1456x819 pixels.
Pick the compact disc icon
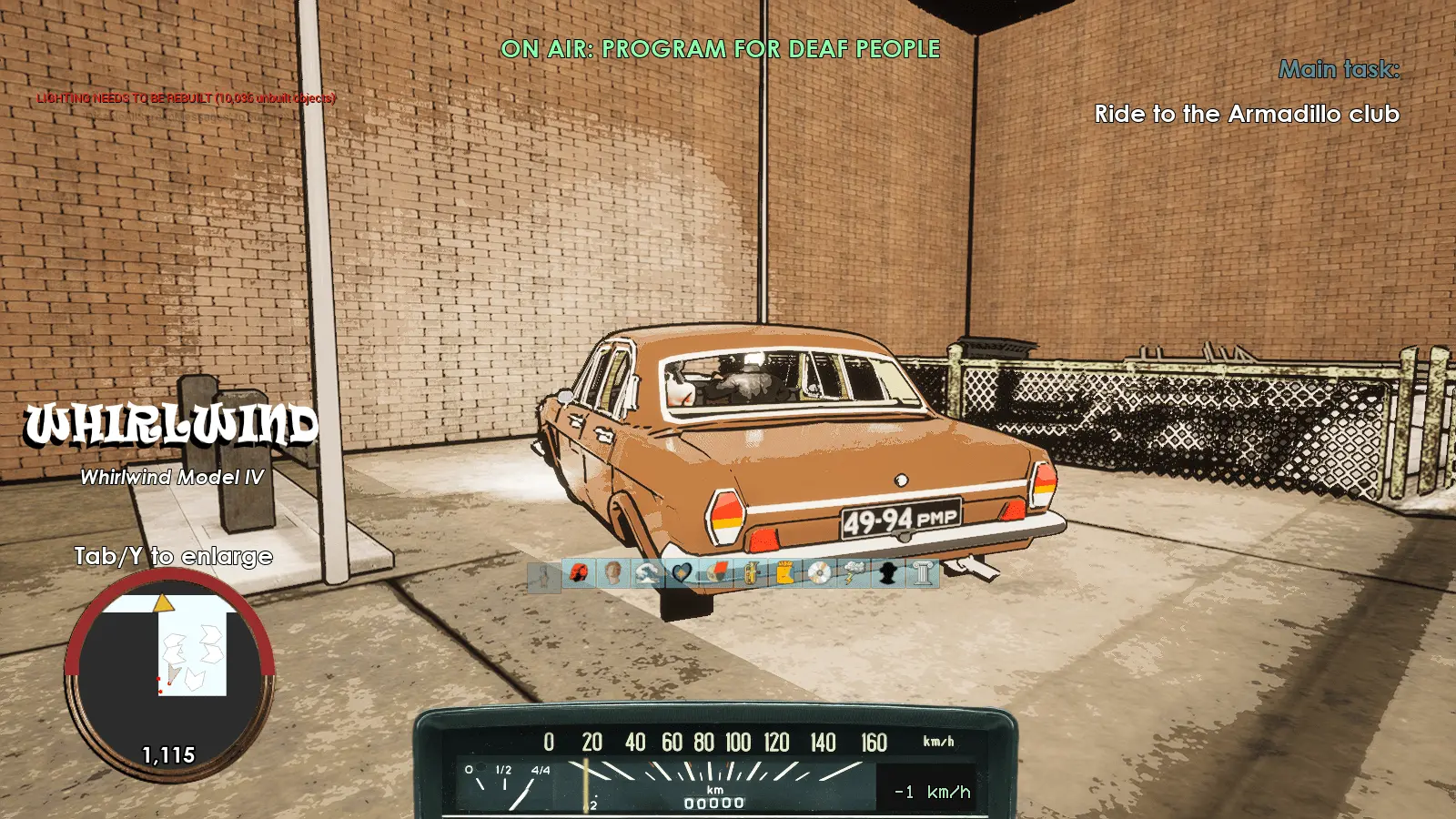[819, 573]
